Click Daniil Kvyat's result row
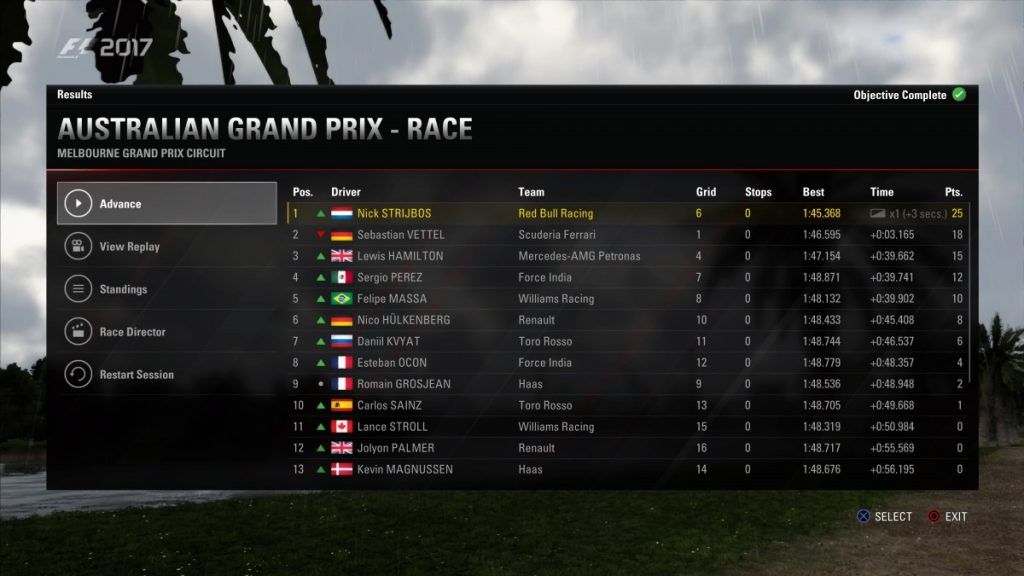1024x576 pixels. tap(628, 341)
